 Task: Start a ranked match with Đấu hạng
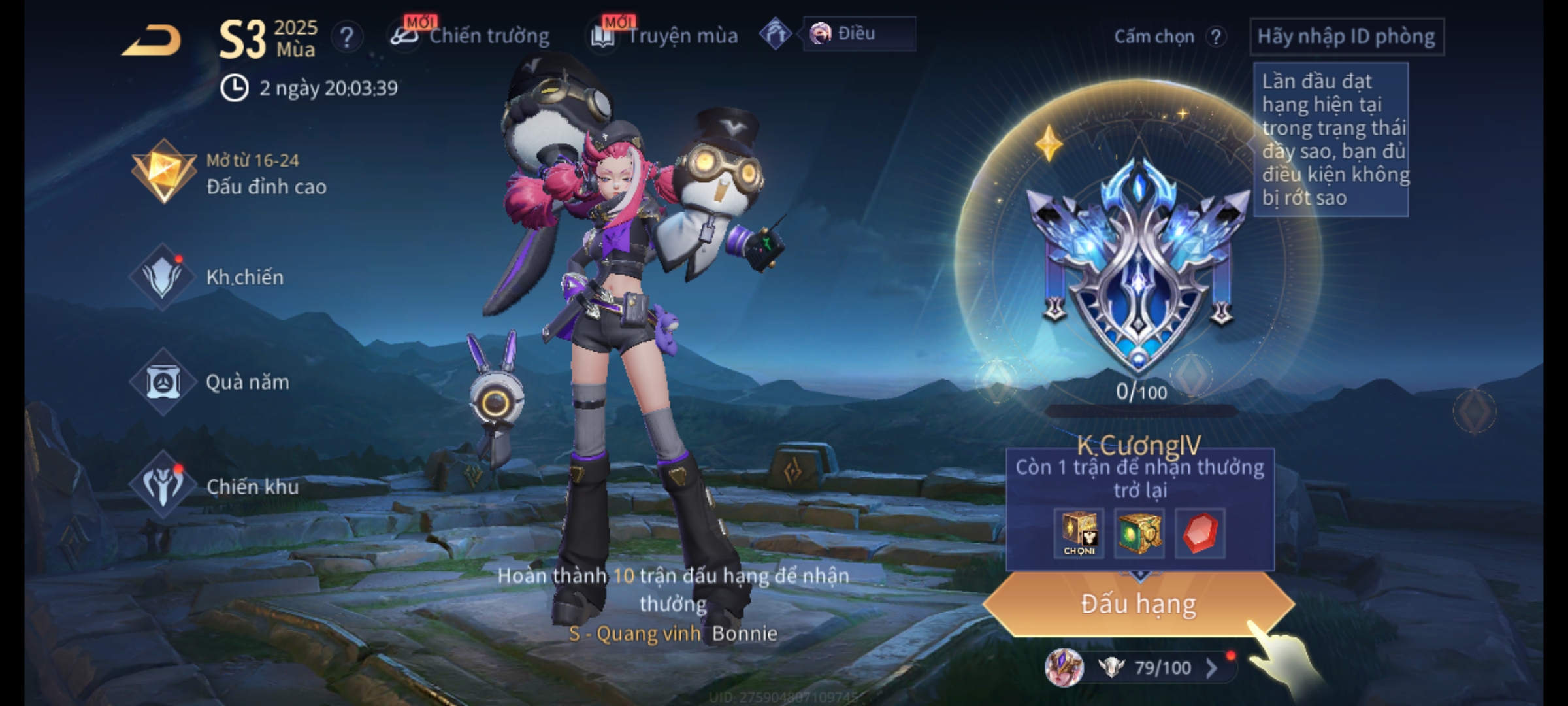pyautogui.click(x=1138, y=603)
